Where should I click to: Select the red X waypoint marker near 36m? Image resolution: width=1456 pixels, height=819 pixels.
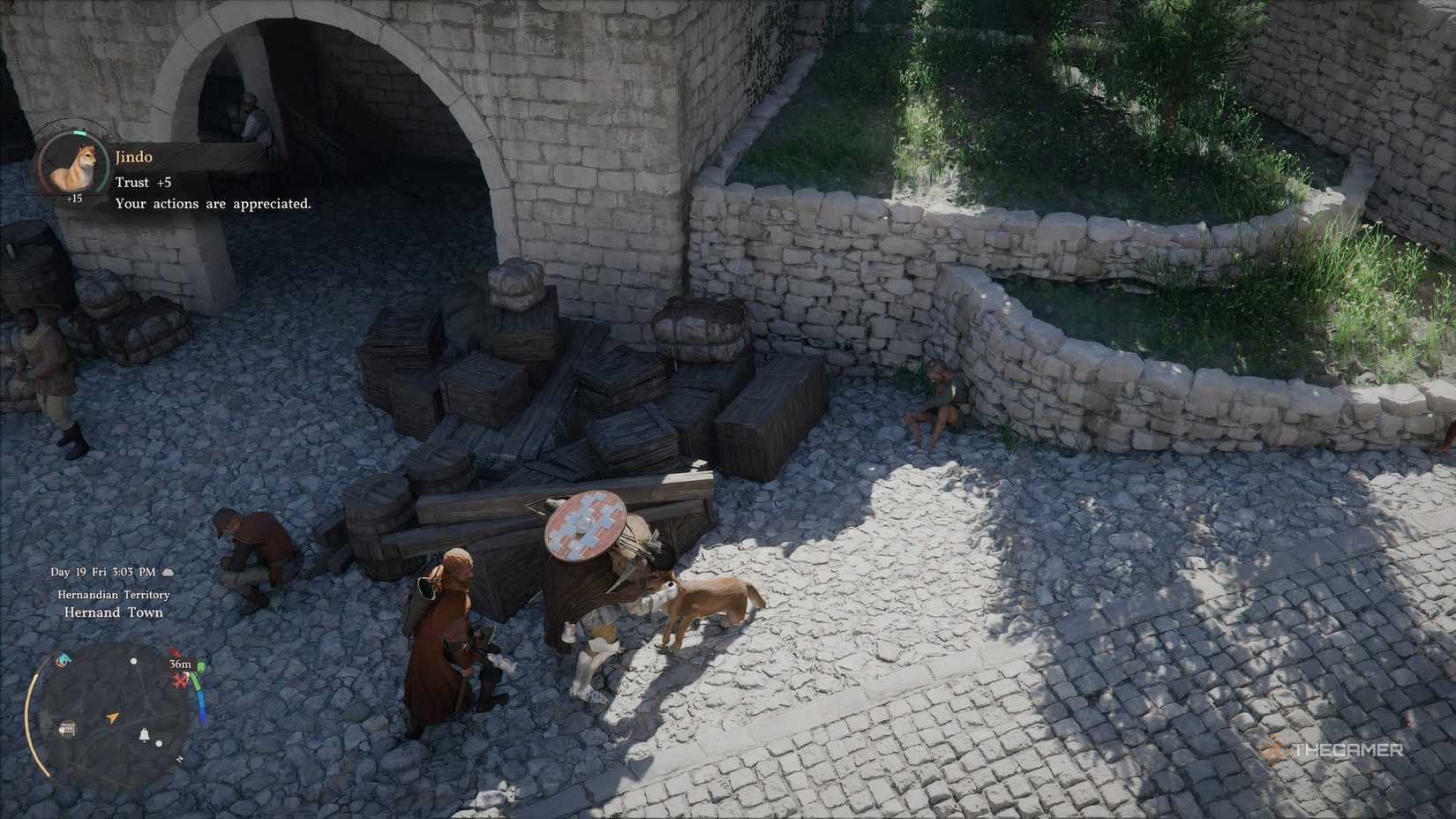click(179, 680)
